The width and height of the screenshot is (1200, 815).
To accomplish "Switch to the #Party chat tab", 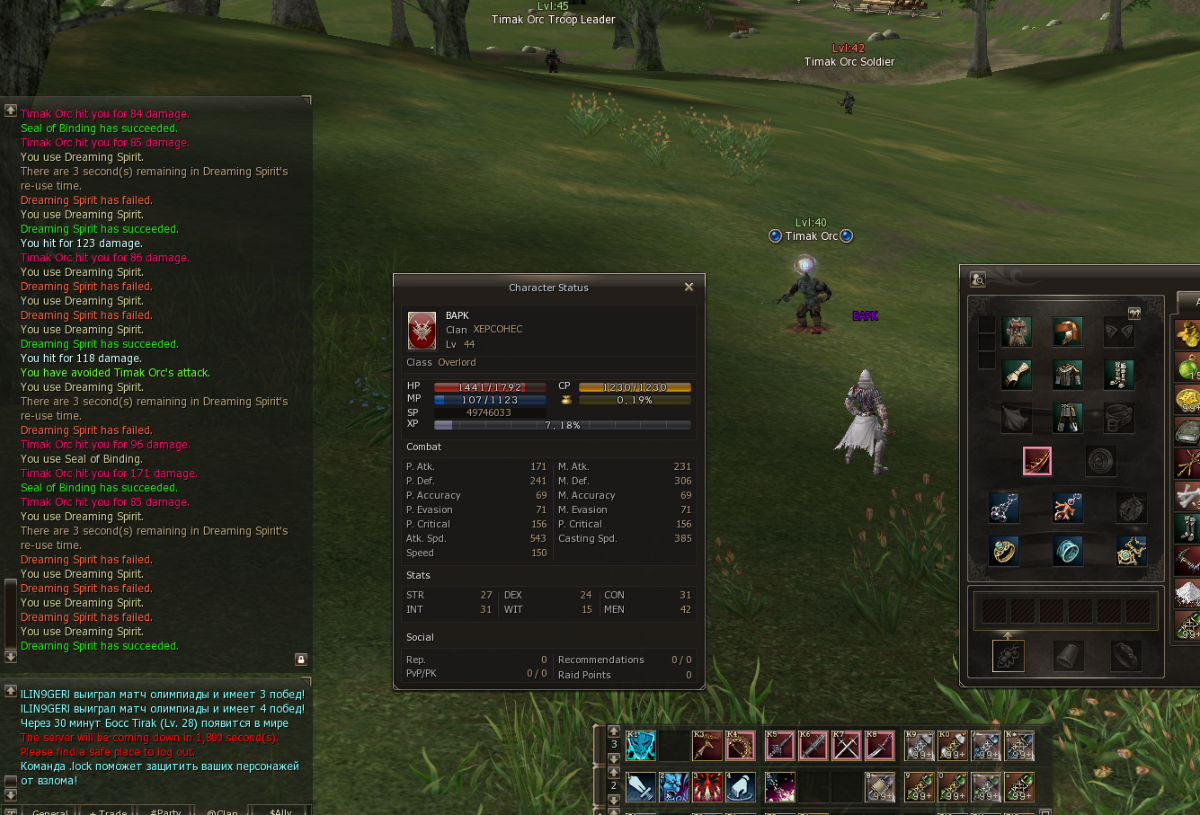I will (x=166, y=810).
